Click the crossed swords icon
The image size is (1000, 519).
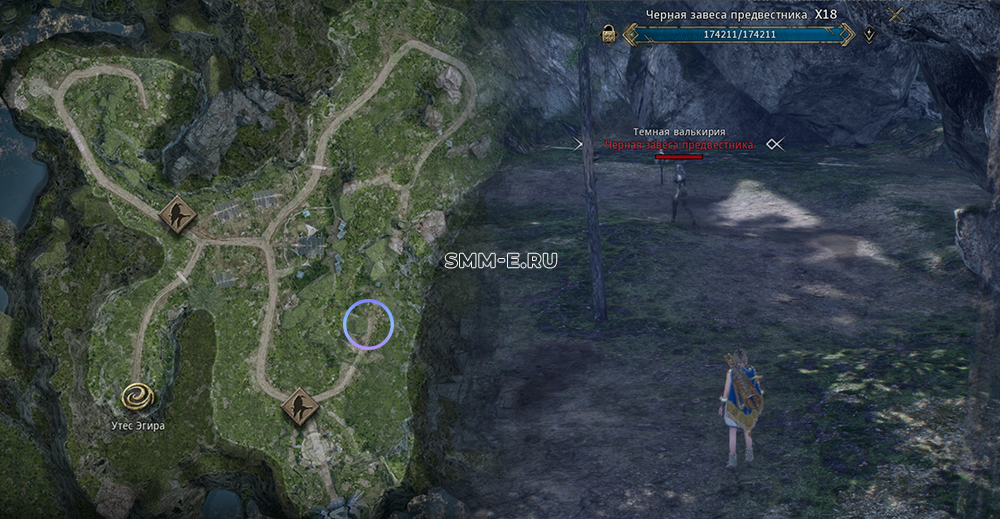897,14
